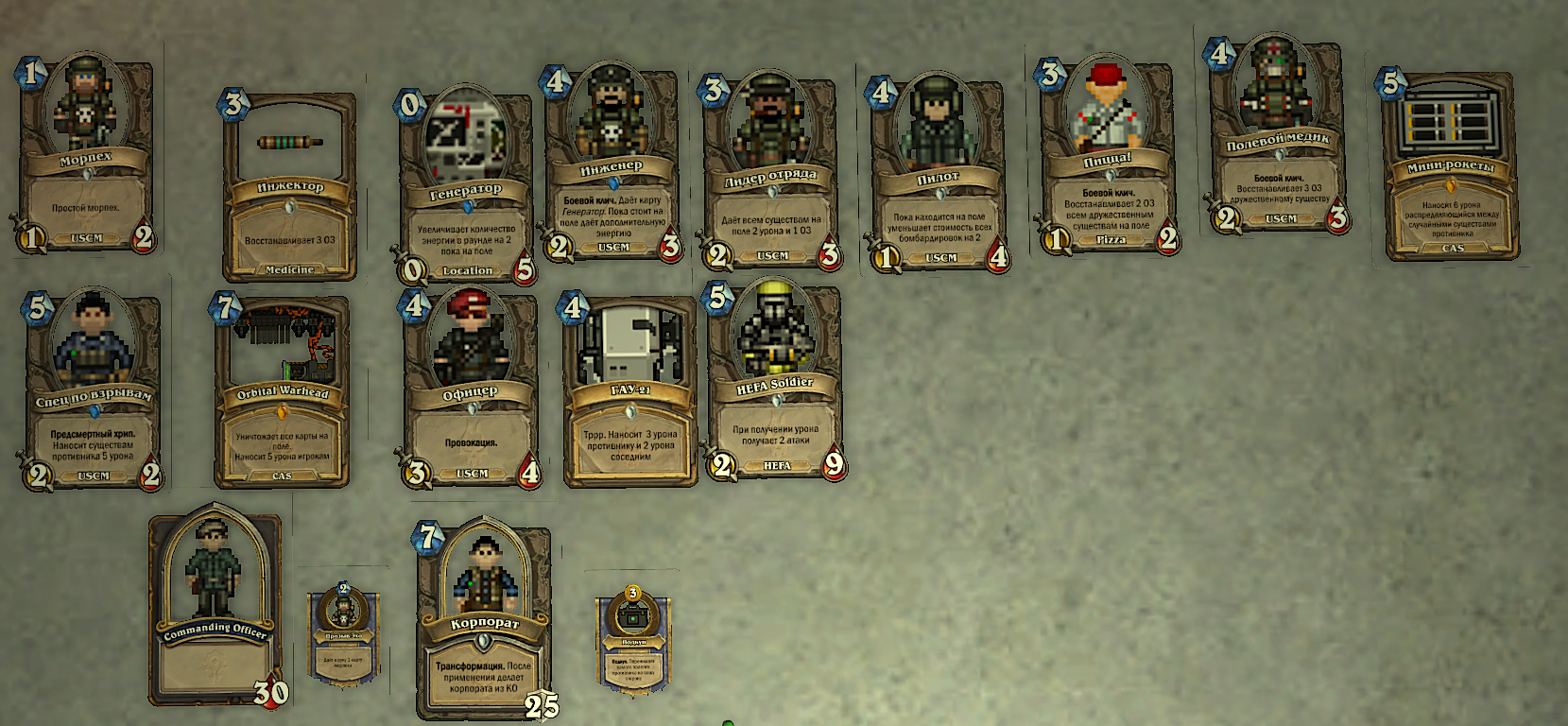Choose the Генератор location card
Screen dimensions: 1568x726
(464, 189)
